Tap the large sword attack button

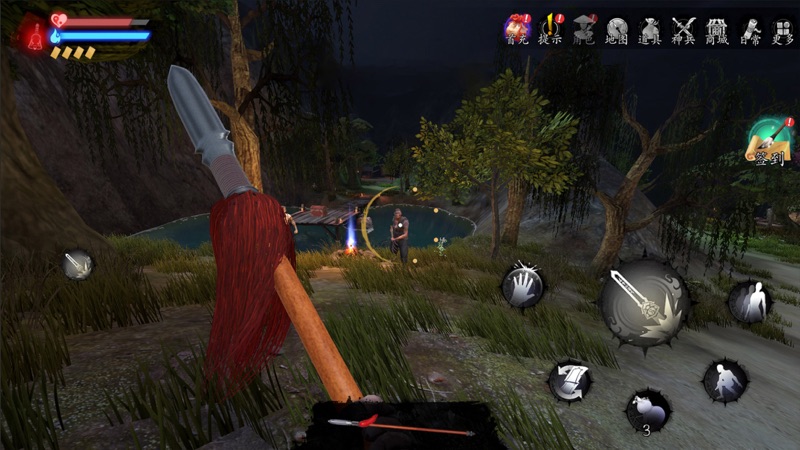[644, 304]
